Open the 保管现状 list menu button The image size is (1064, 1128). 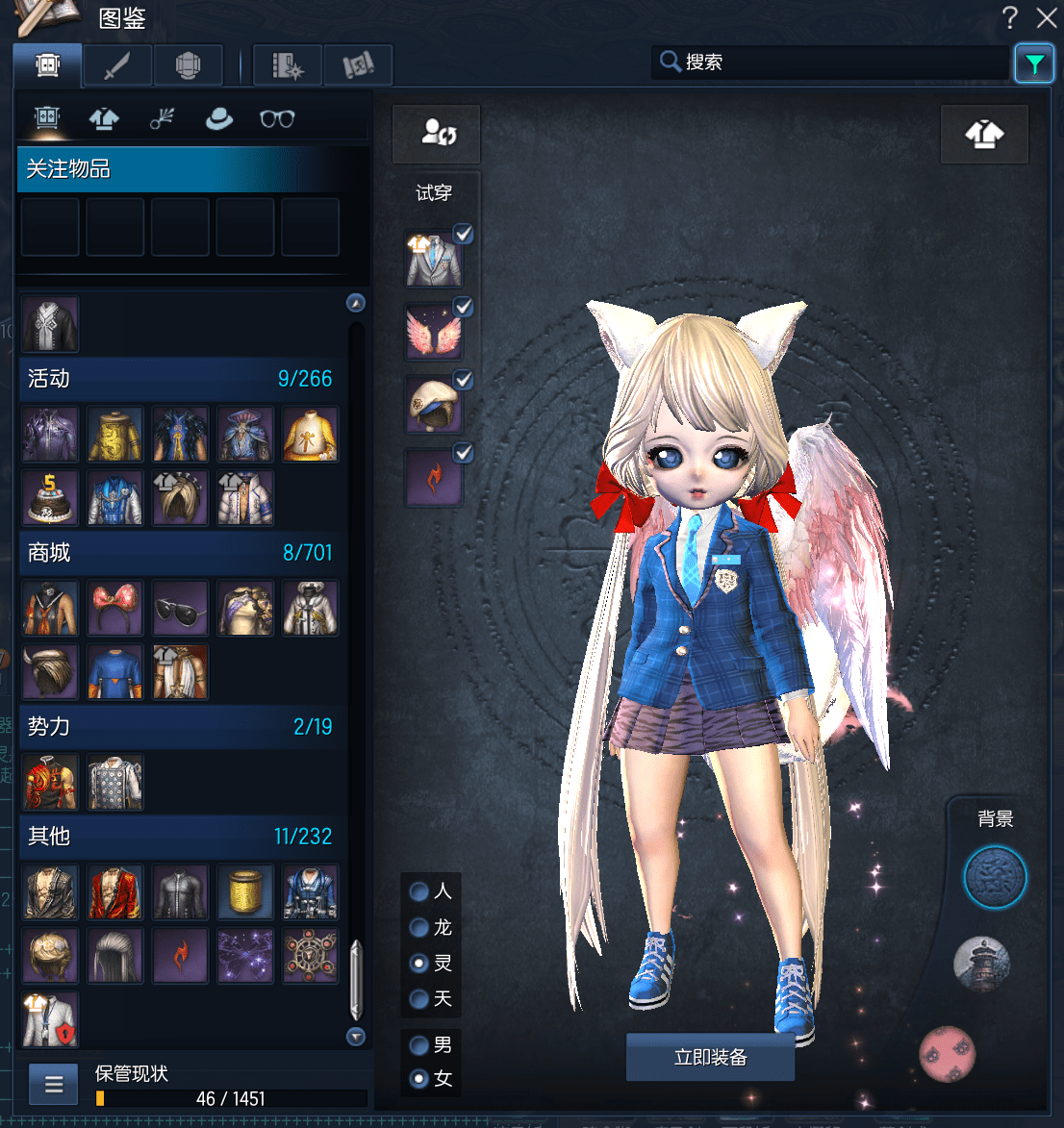tap(54, 1086)
